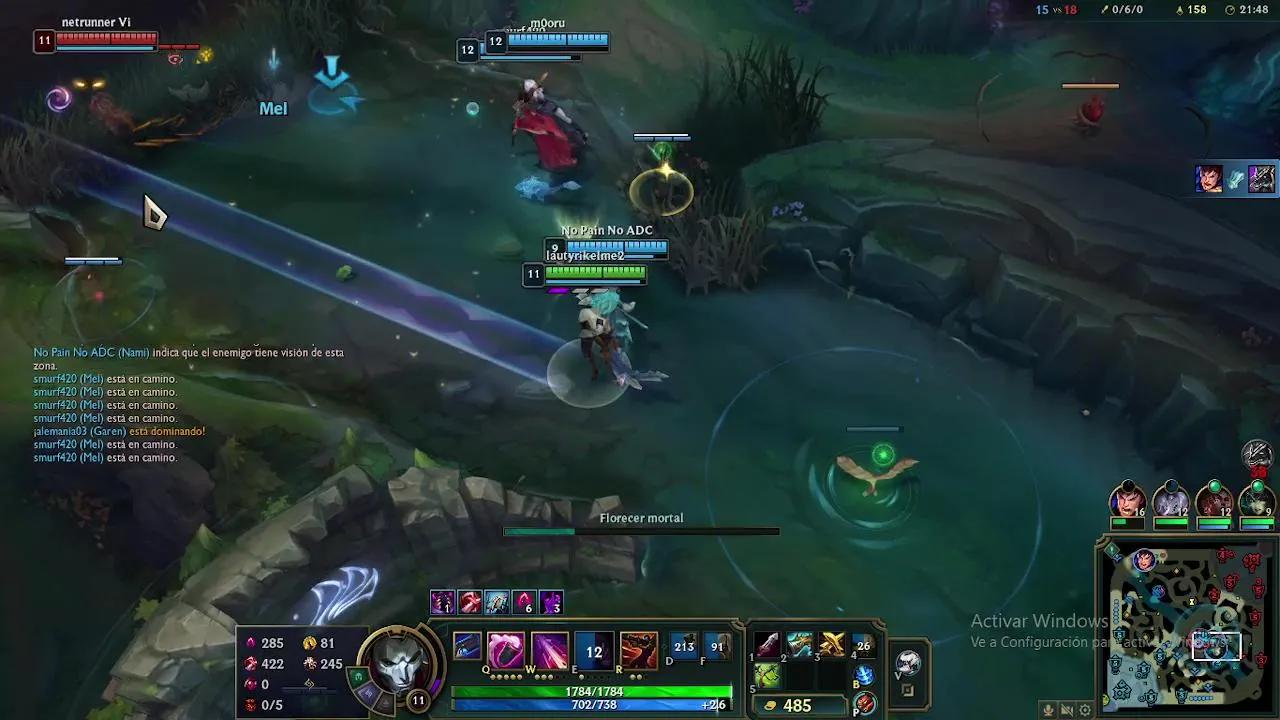The image size is (1280, 720).
Task: Mute the microphone icon below the minimap
Action: point(1050,709)
